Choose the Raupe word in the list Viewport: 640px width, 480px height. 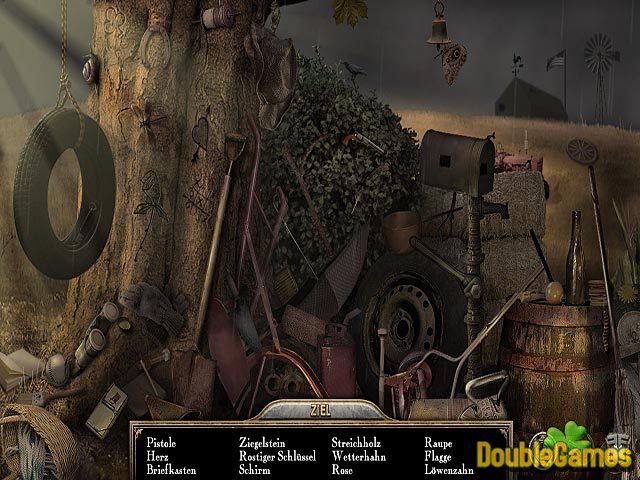440,440
